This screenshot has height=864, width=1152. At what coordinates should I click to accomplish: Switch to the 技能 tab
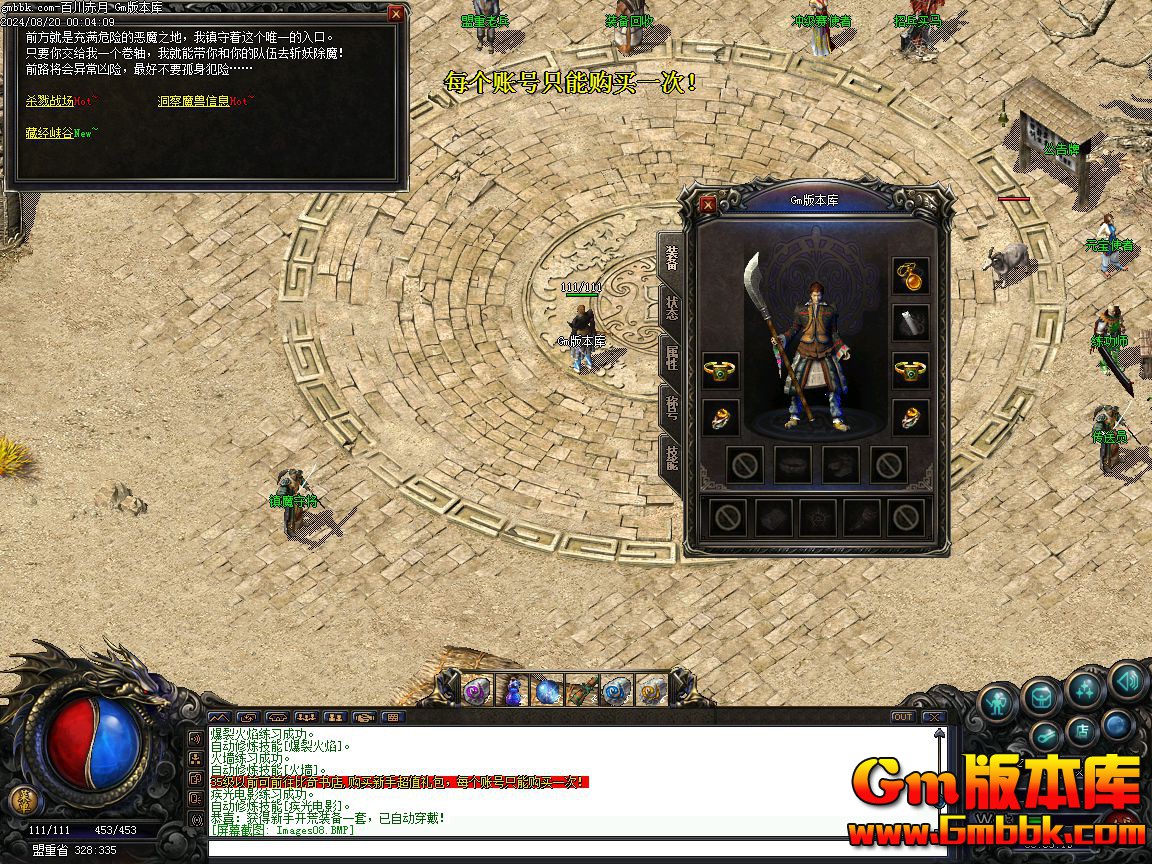[x=671, y=458]
